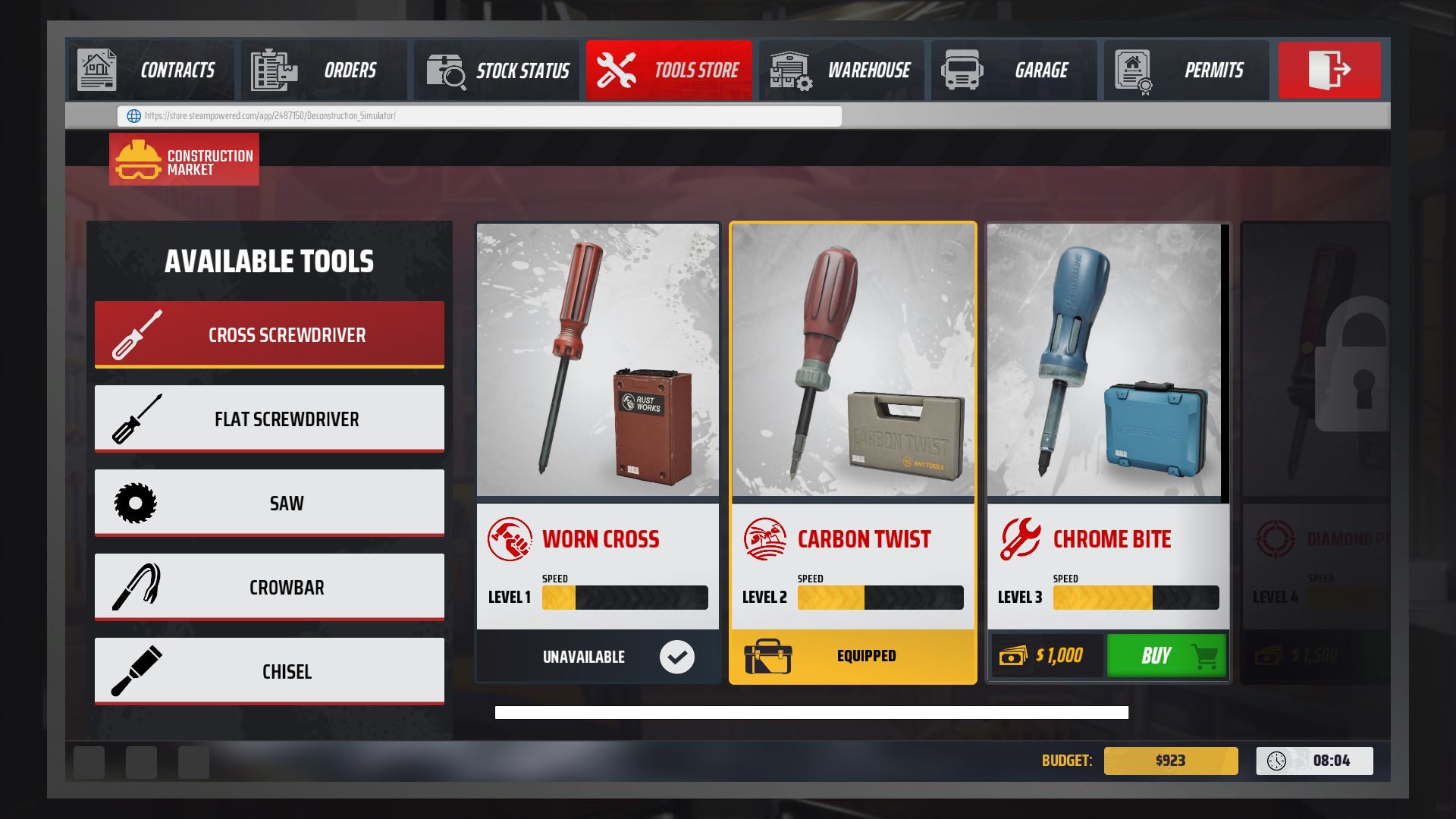Screen dimensions: 1456x819
Task: Select the Carbon Twist screwdriver card
Action: pos(852,425)
